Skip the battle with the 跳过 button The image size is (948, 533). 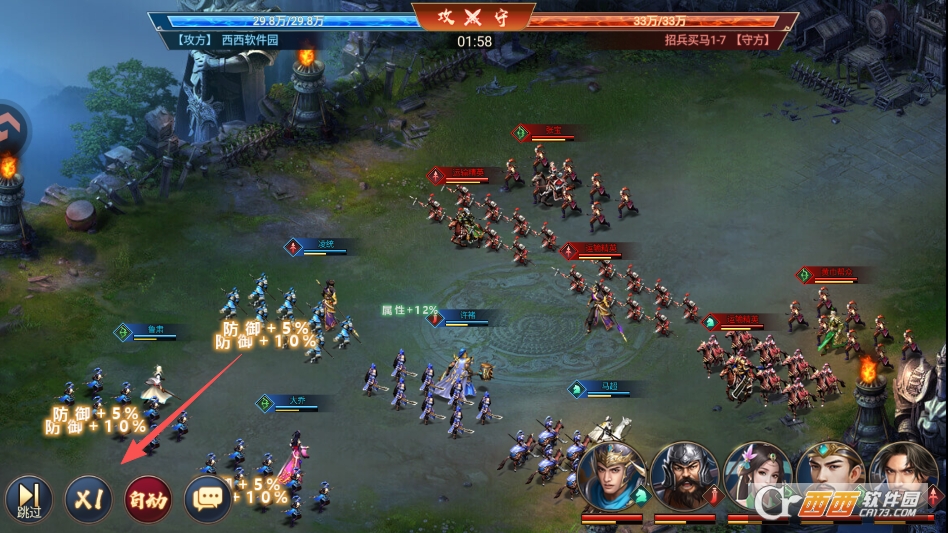point(28,497)
